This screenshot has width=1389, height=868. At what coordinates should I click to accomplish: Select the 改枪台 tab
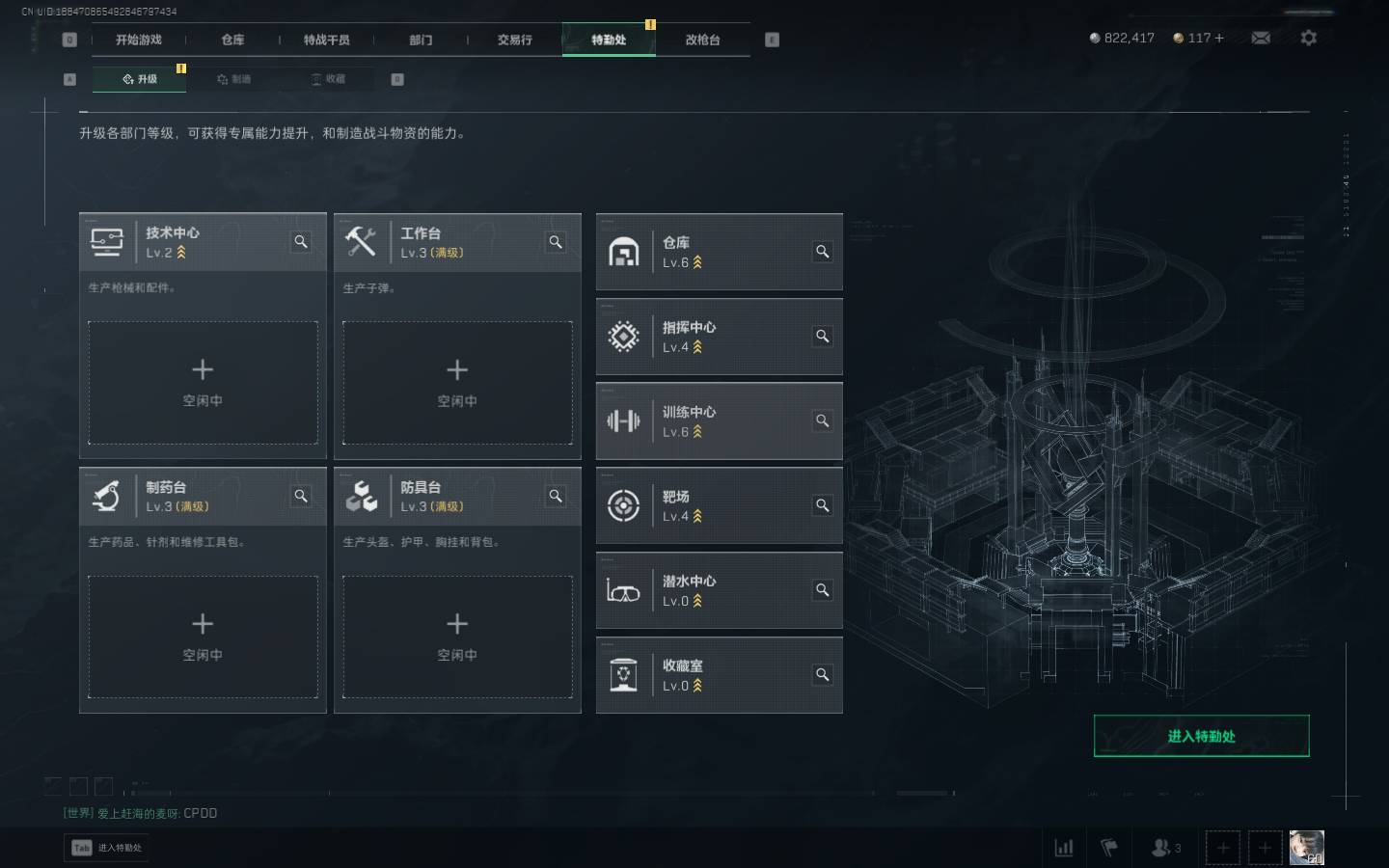(x=702, y=40)
